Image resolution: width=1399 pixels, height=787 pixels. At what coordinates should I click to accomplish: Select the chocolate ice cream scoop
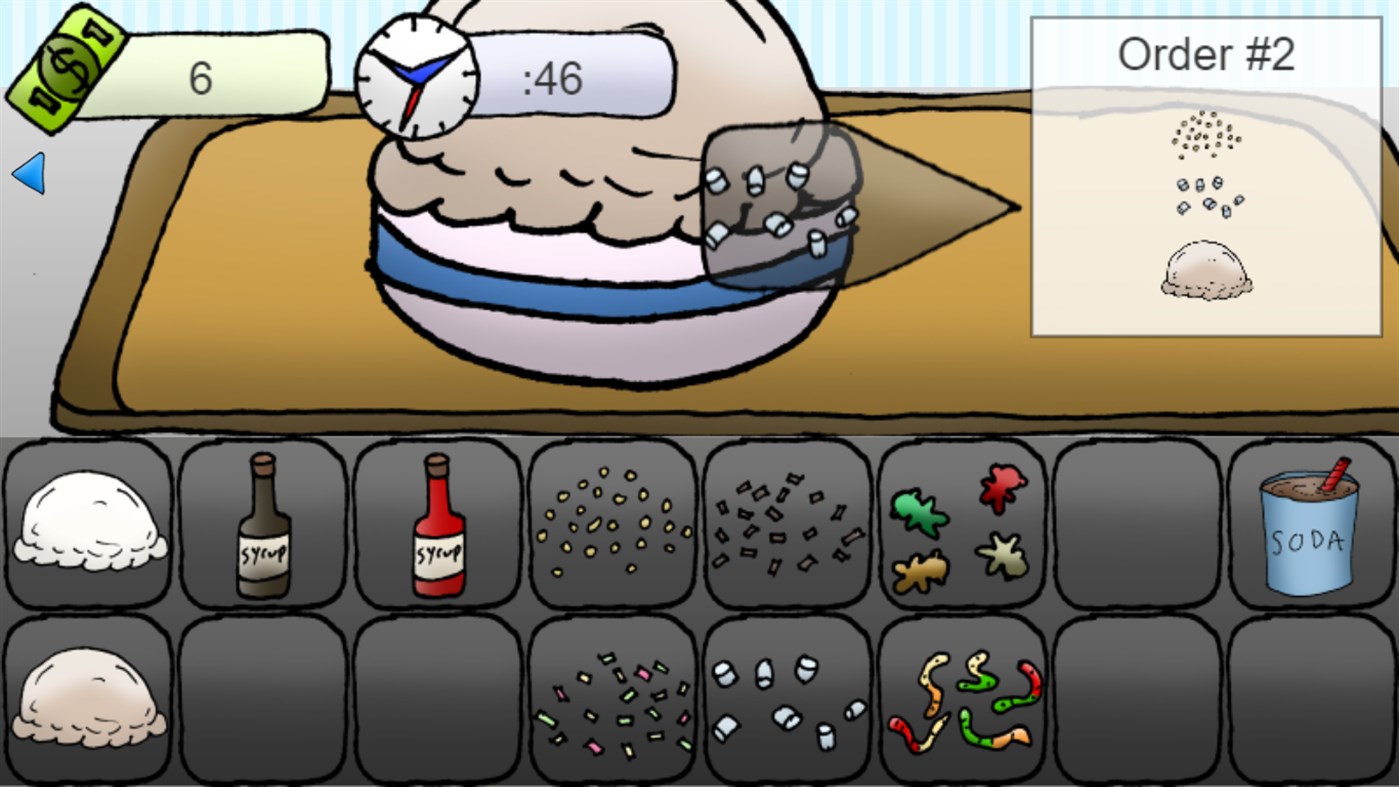coord(87,700)
